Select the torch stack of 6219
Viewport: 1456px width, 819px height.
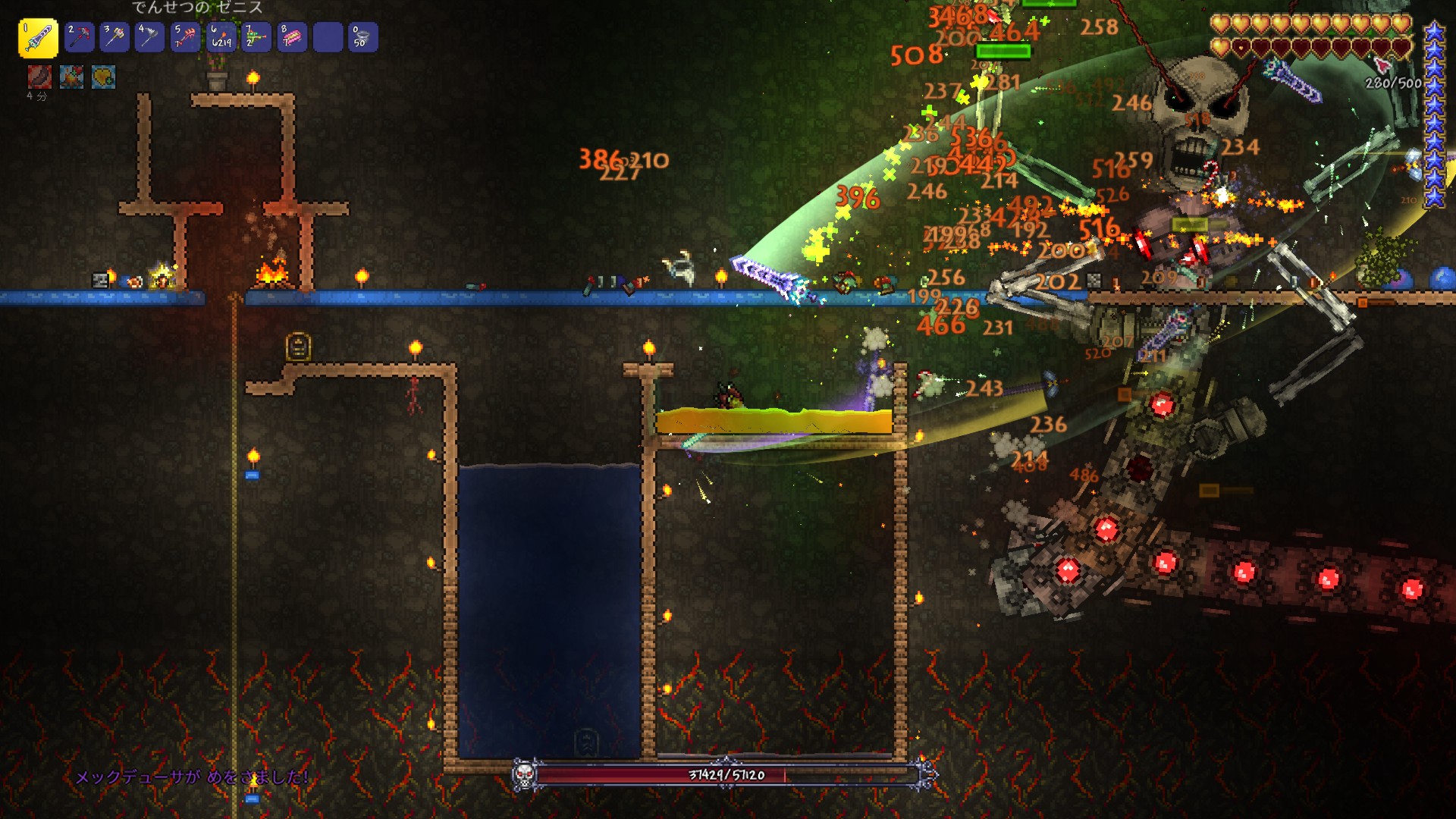click(221, 37)
